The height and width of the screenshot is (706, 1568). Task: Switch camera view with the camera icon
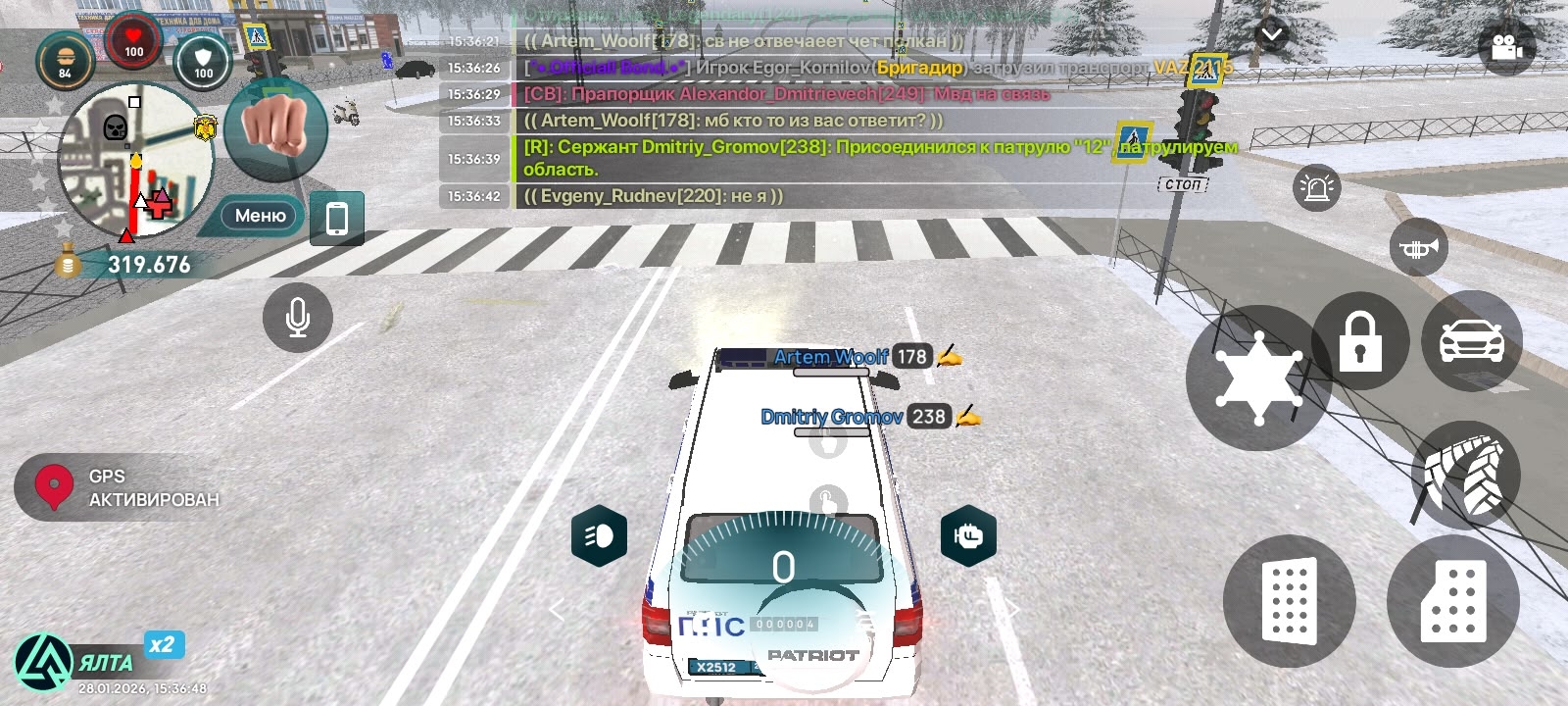coord(1506,46)
